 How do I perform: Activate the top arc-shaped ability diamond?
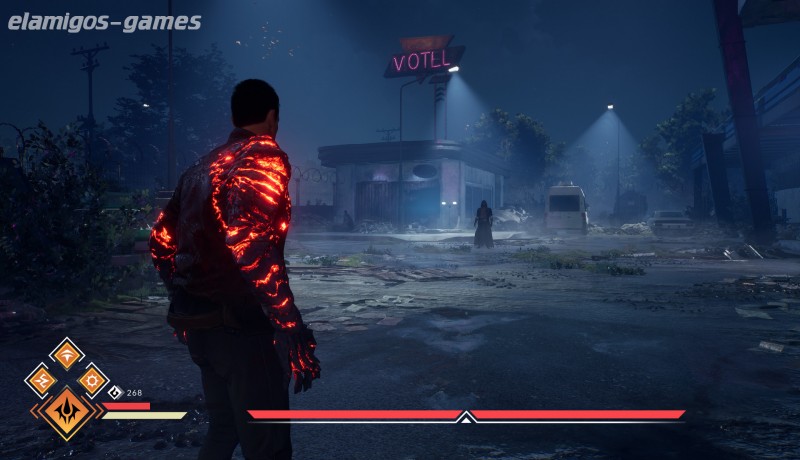tap(67, 353)
